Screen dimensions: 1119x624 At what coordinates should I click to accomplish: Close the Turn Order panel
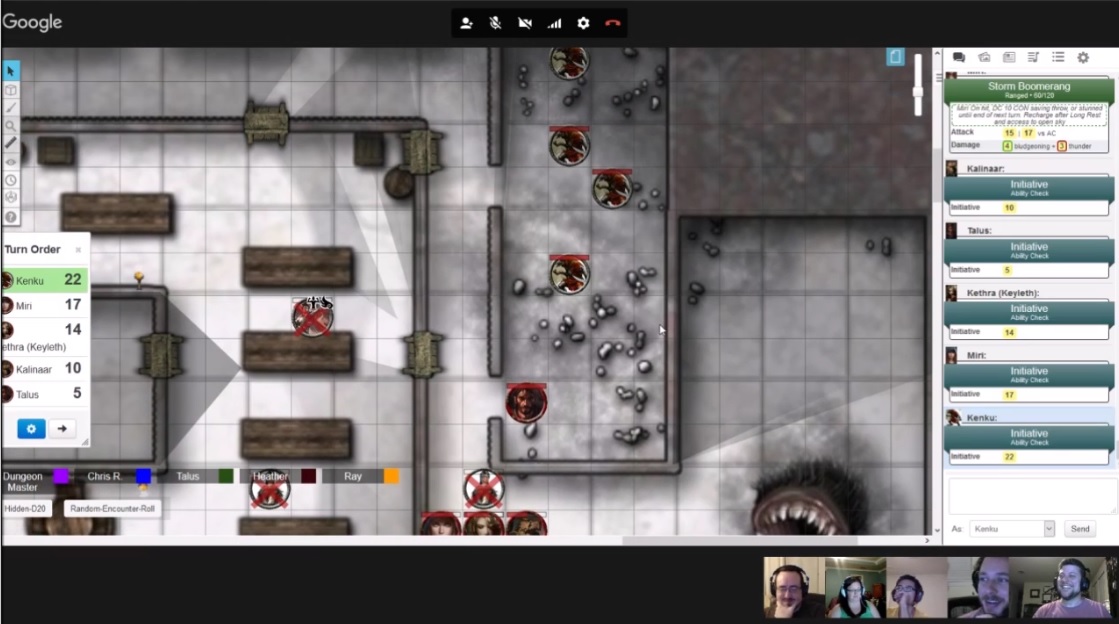[78, 250]
